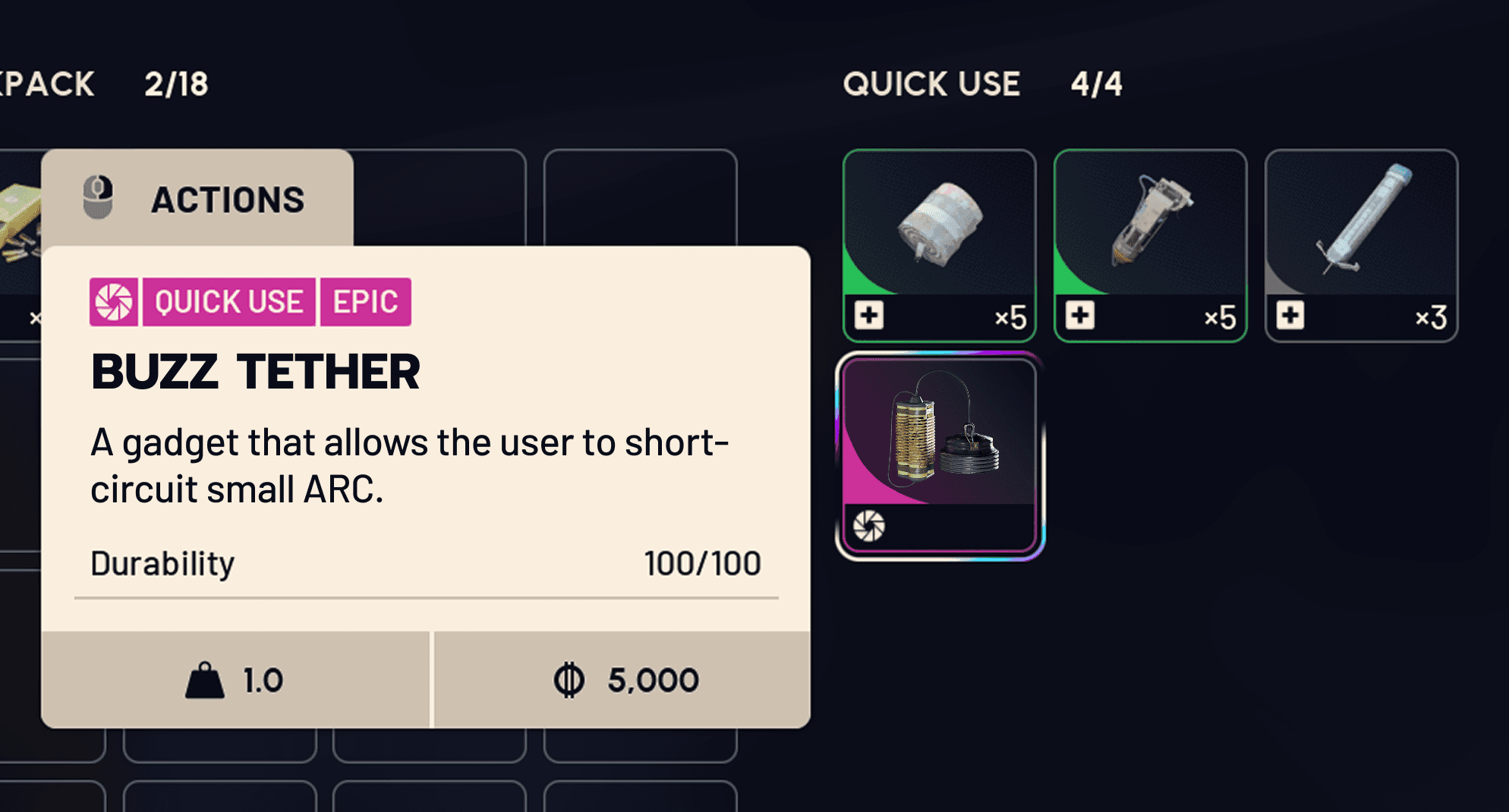Choose the injector gadget with five stacks
The width and height of the screenshot is (1509, 812).
coord(1150,244)
